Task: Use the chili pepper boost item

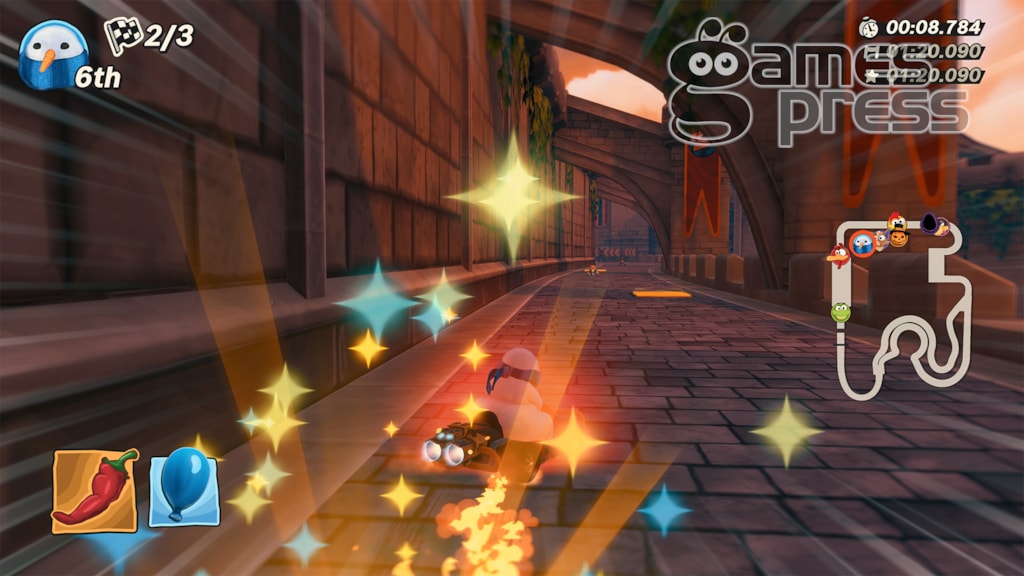Action: 95,489
